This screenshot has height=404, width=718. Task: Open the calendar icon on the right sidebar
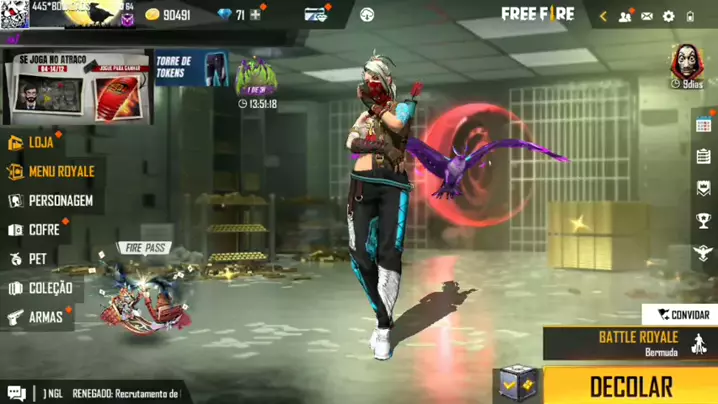tap(703, 125)
